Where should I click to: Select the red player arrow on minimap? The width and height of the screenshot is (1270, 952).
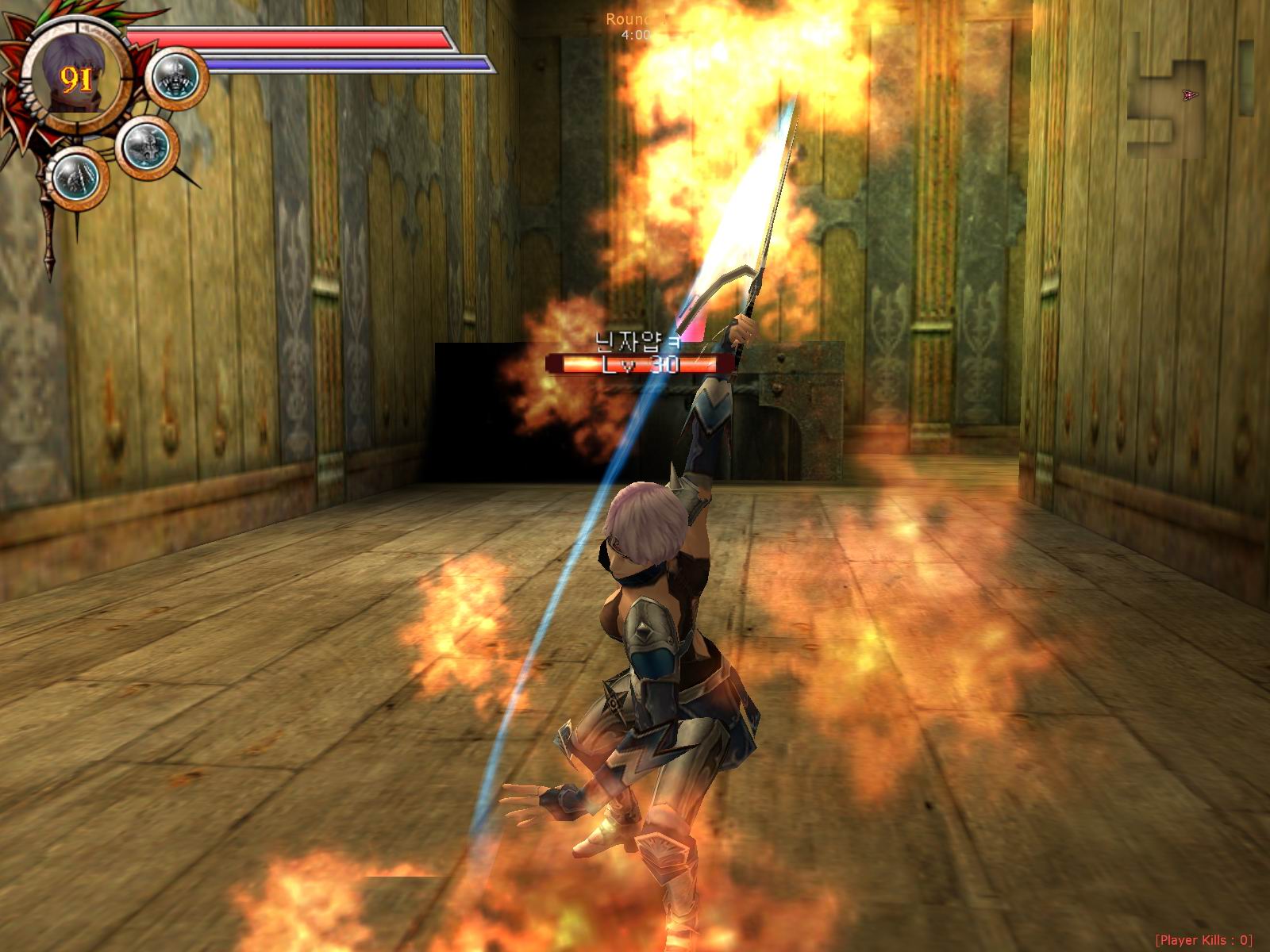1189,95
